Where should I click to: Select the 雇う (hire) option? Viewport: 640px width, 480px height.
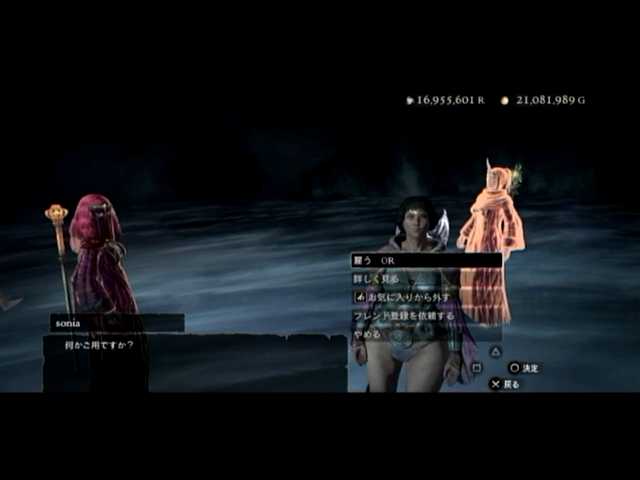375,260
